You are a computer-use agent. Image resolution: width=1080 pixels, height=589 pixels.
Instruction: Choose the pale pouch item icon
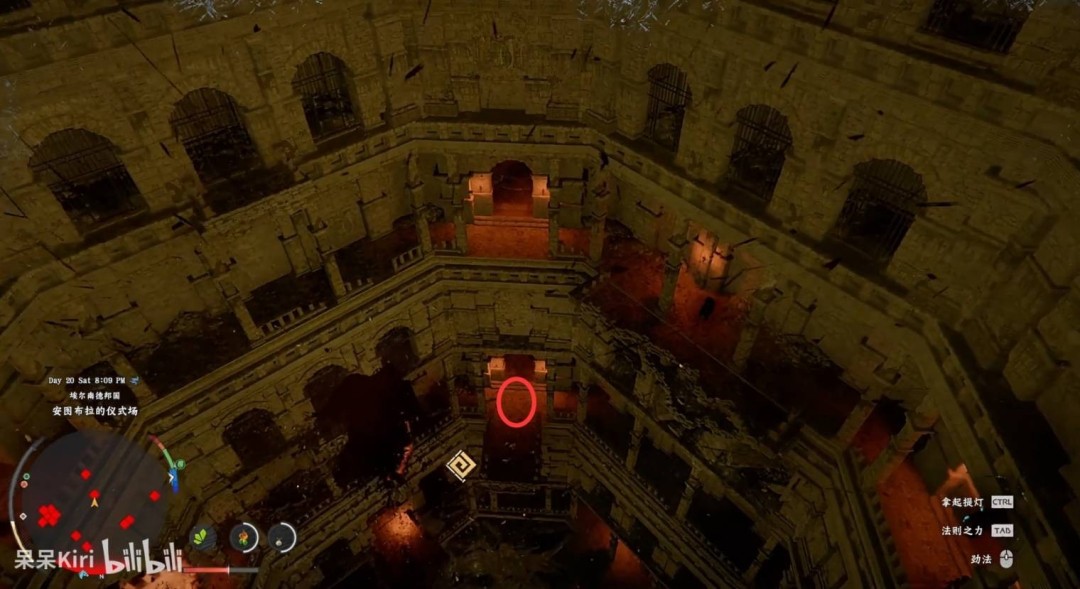coord(282,538)
